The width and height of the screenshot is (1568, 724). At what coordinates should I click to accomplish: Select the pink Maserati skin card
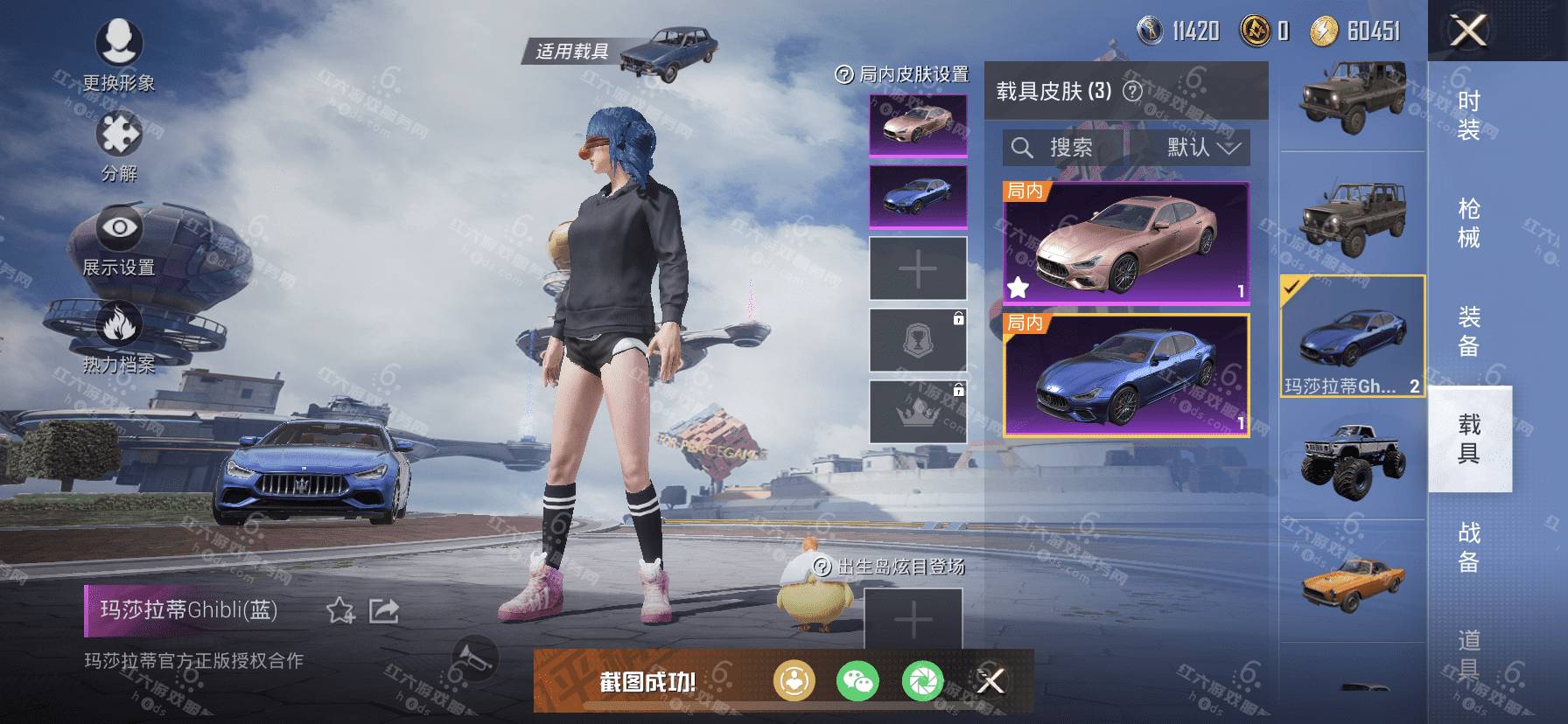[1126, 243]
